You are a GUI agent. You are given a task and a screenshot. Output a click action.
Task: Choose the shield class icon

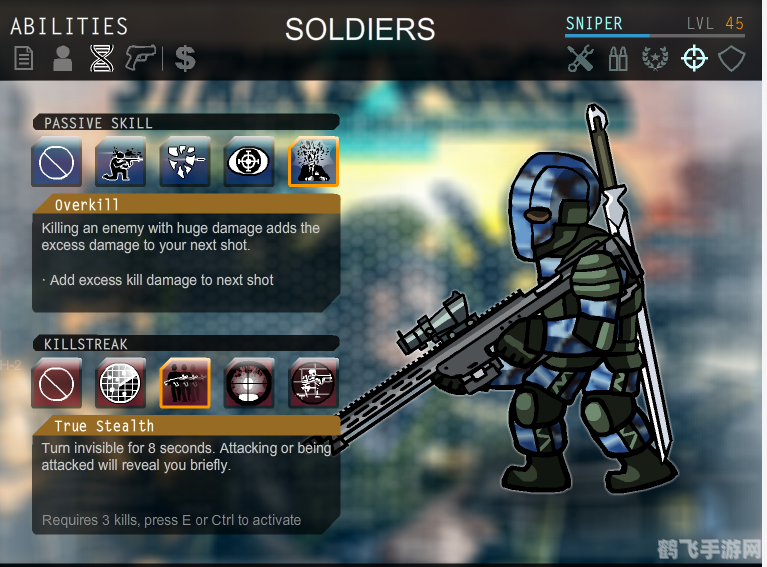pyautogui.click(x=732, y=59)
